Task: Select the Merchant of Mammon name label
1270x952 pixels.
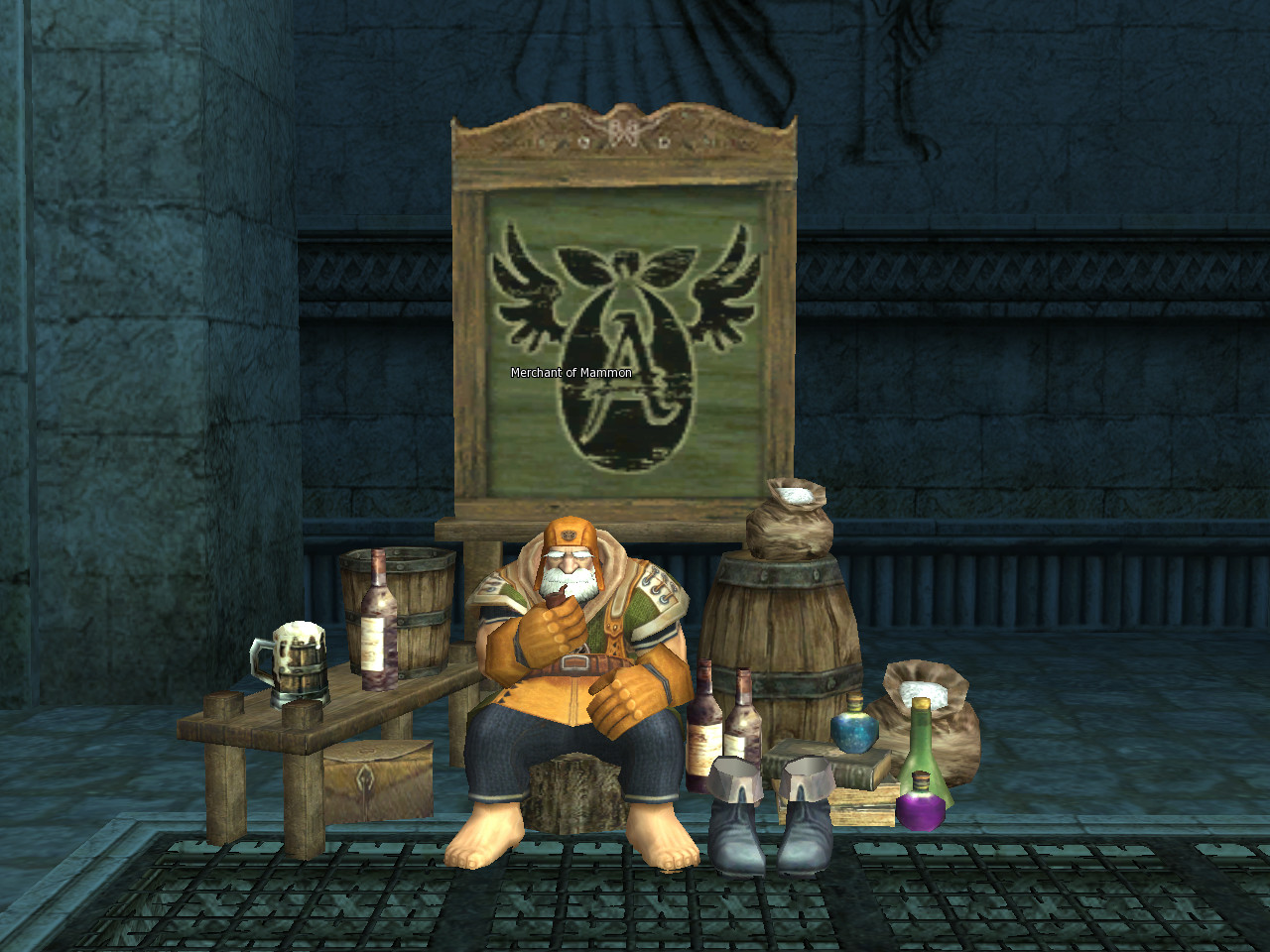Action: tap(571, 373)
